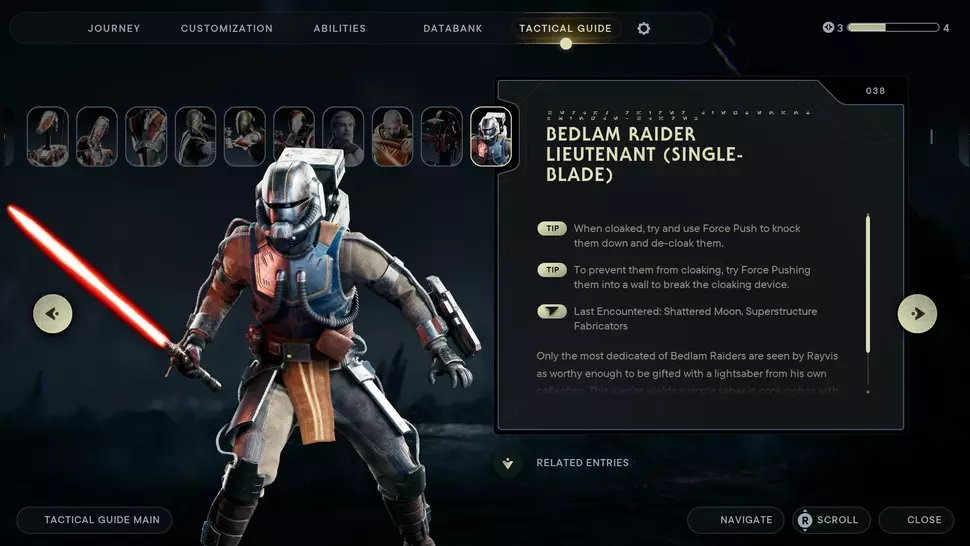The image size is (970, 546).
Task: Click the Tactical Guide tab
Action: [565, 28]
